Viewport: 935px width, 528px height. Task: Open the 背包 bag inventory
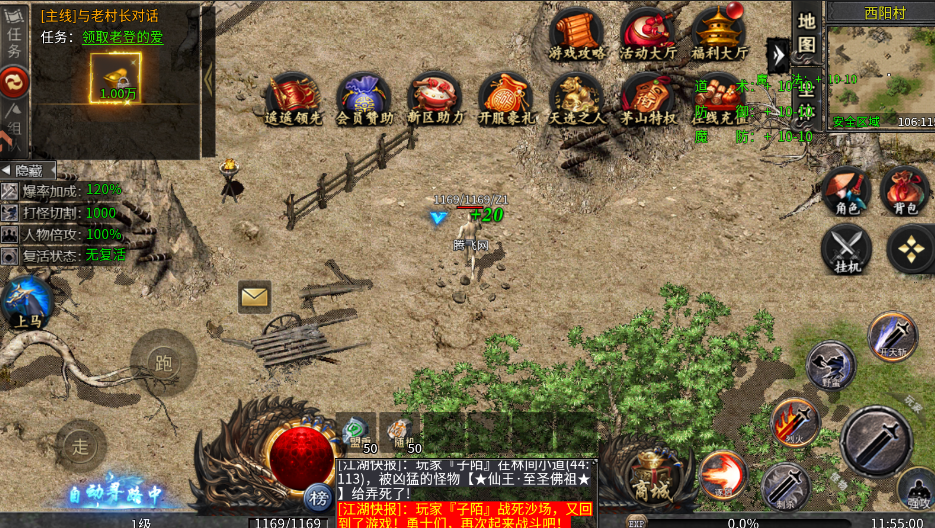(905, 191)
